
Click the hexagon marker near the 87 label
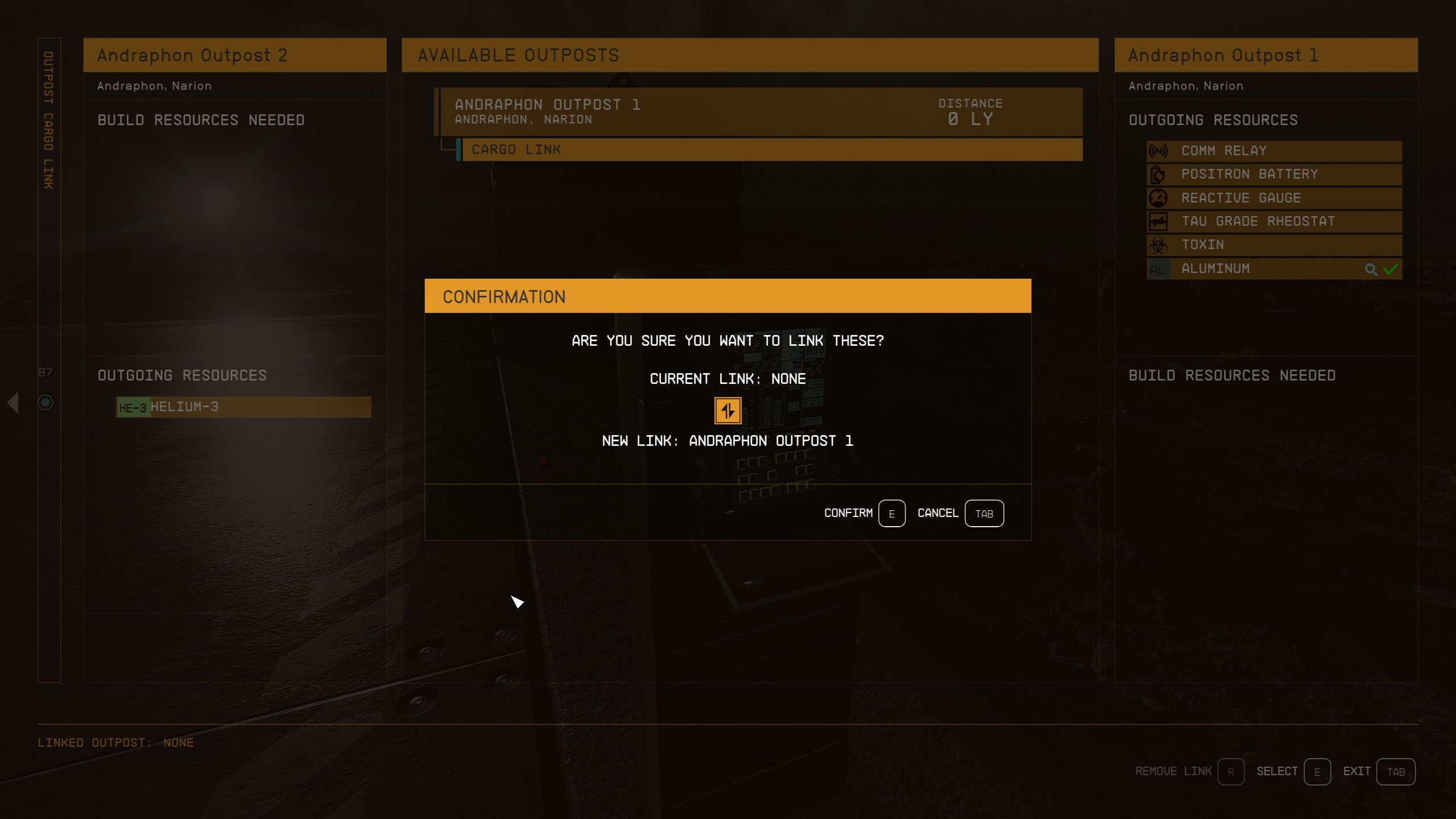pos(45,402)
